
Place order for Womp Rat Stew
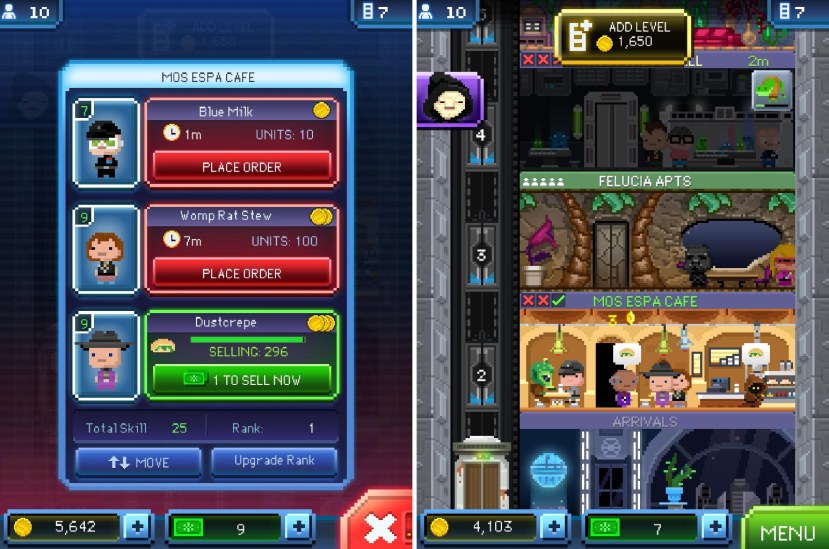coord(241,273)
